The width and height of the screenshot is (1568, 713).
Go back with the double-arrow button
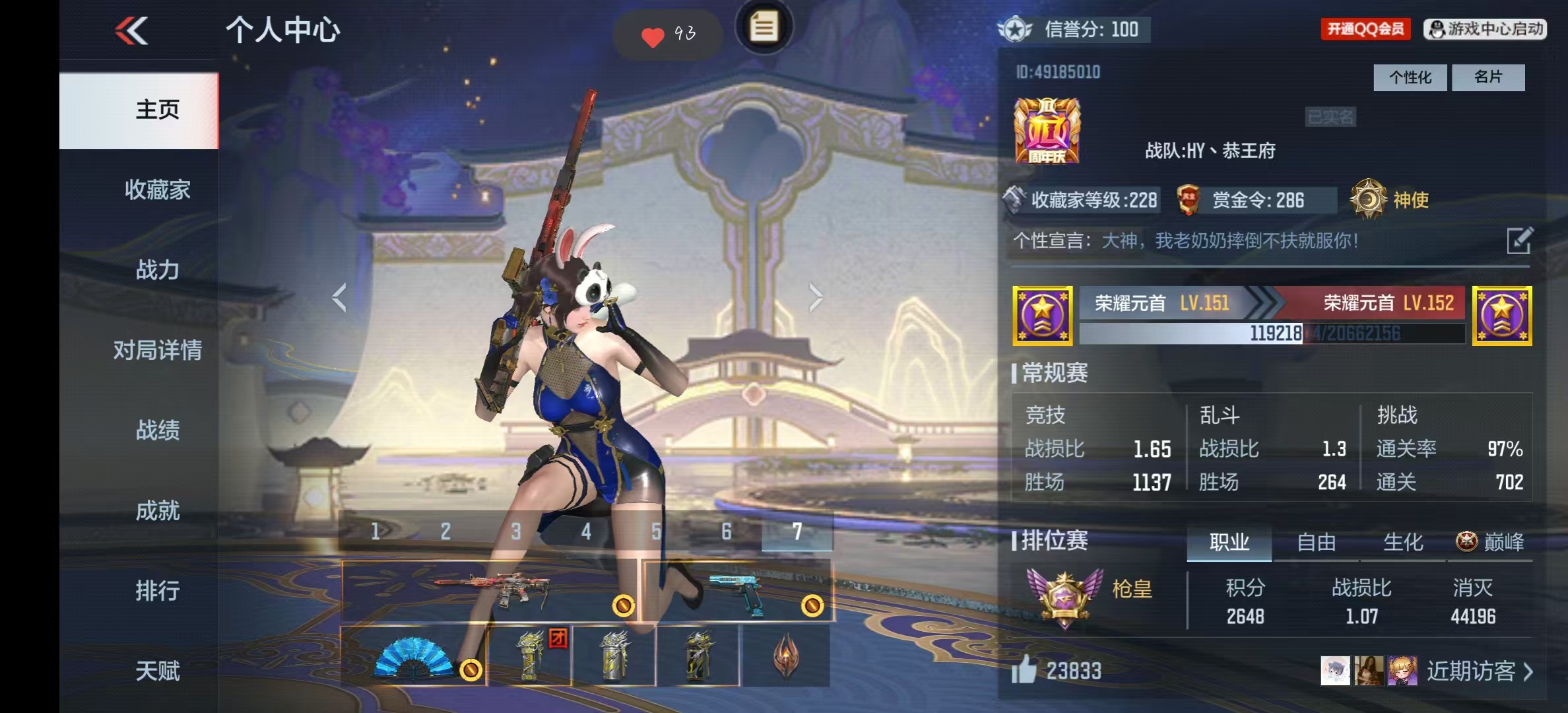click(x=131, y=30)
